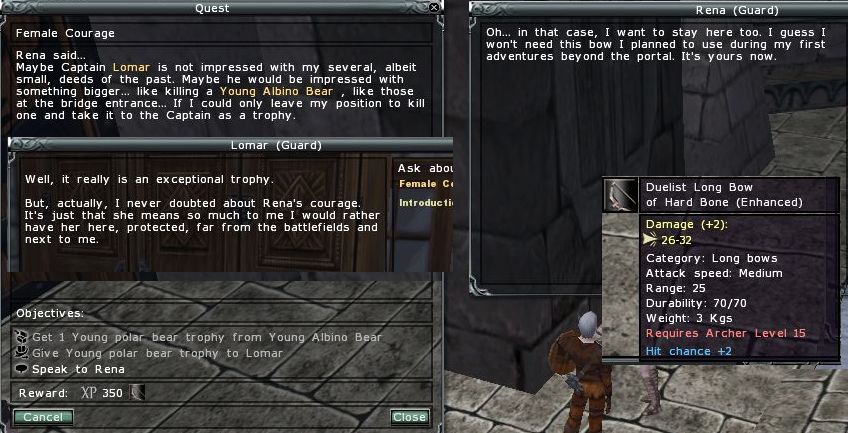Inspect the quest reward item icon beside XP 350

click(136, 393)
